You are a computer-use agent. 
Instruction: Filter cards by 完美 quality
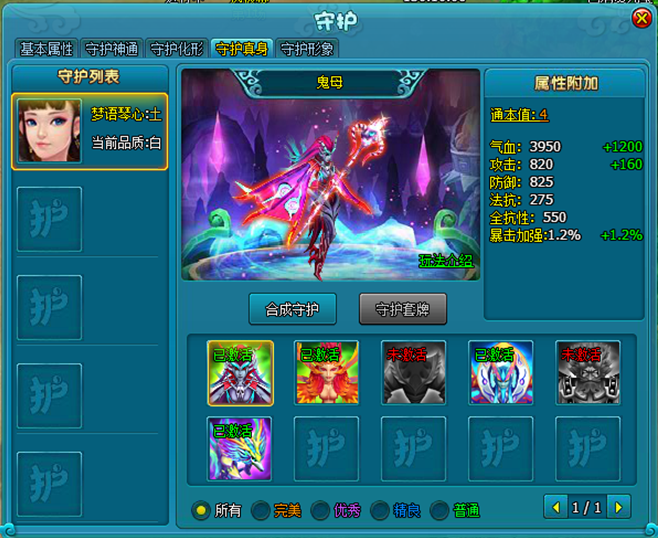[x=260, y=510]
